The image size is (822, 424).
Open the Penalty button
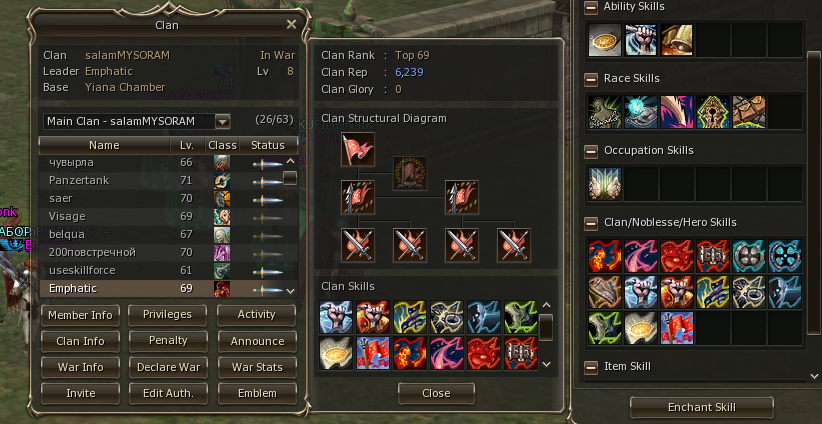click(168, 341)
